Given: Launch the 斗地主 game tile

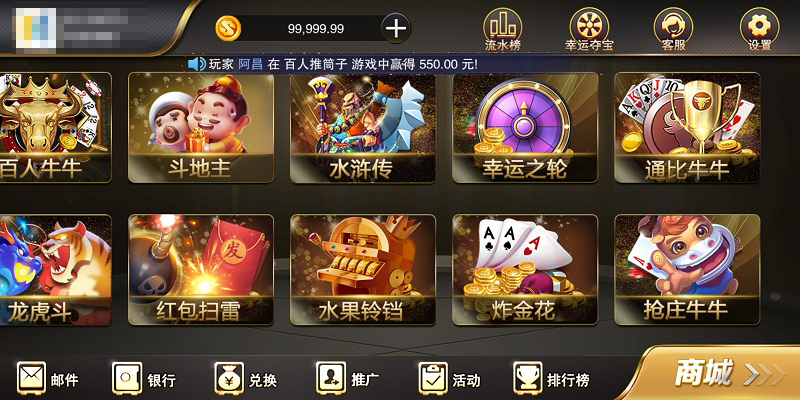Looking at the screenshot, I should [200, 127].
